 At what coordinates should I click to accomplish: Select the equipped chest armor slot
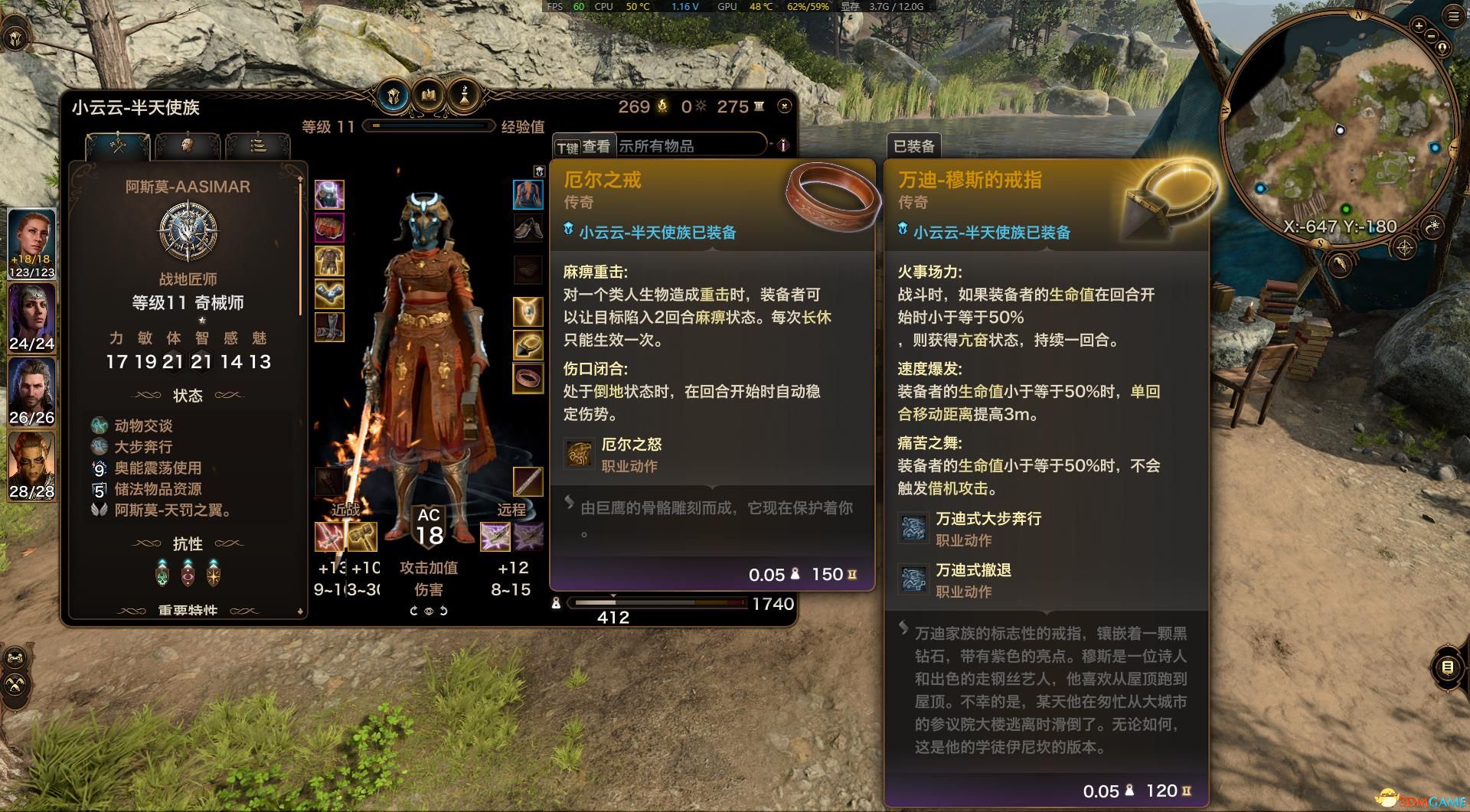[x=329, y=262]
